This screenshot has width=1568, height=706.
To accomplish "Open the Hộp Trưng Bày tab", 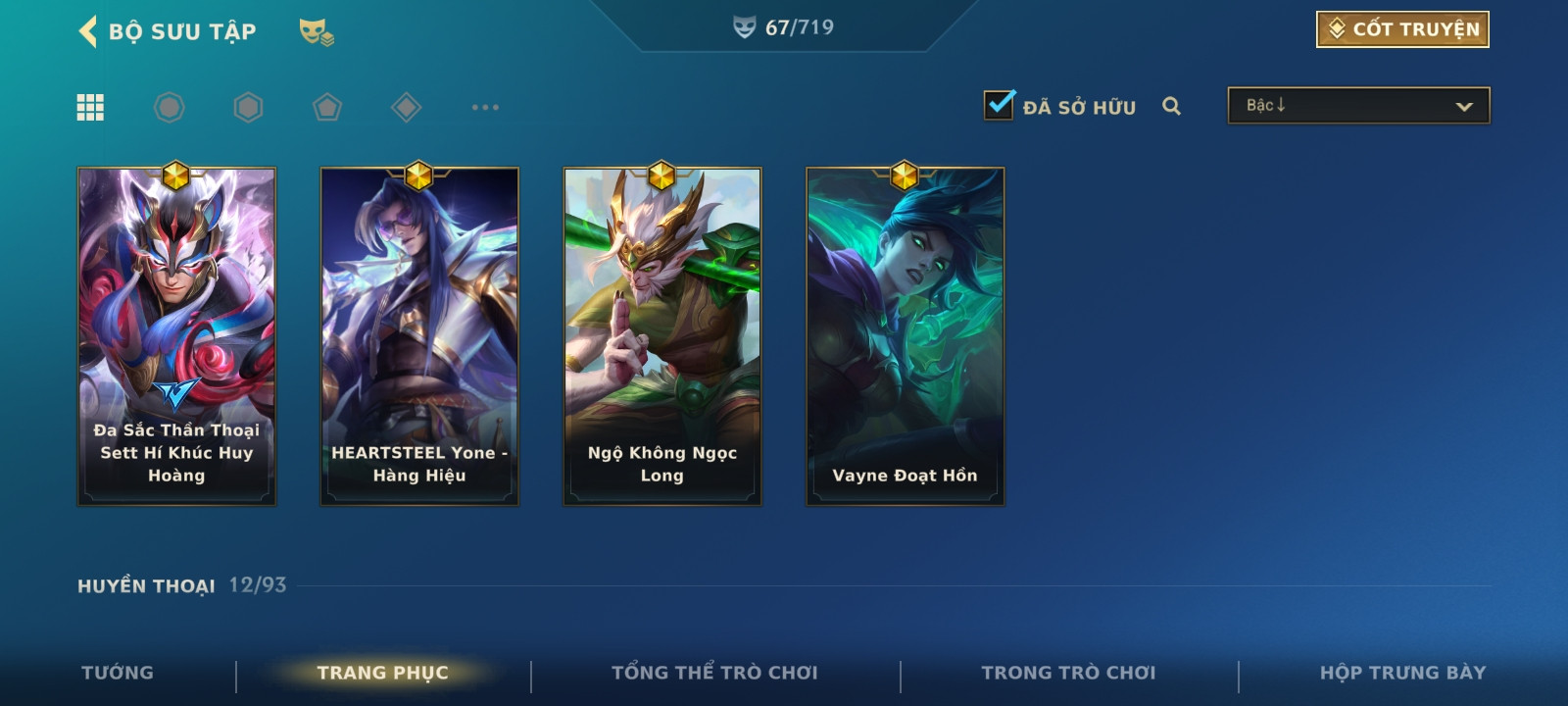I will click(1402, 673).
